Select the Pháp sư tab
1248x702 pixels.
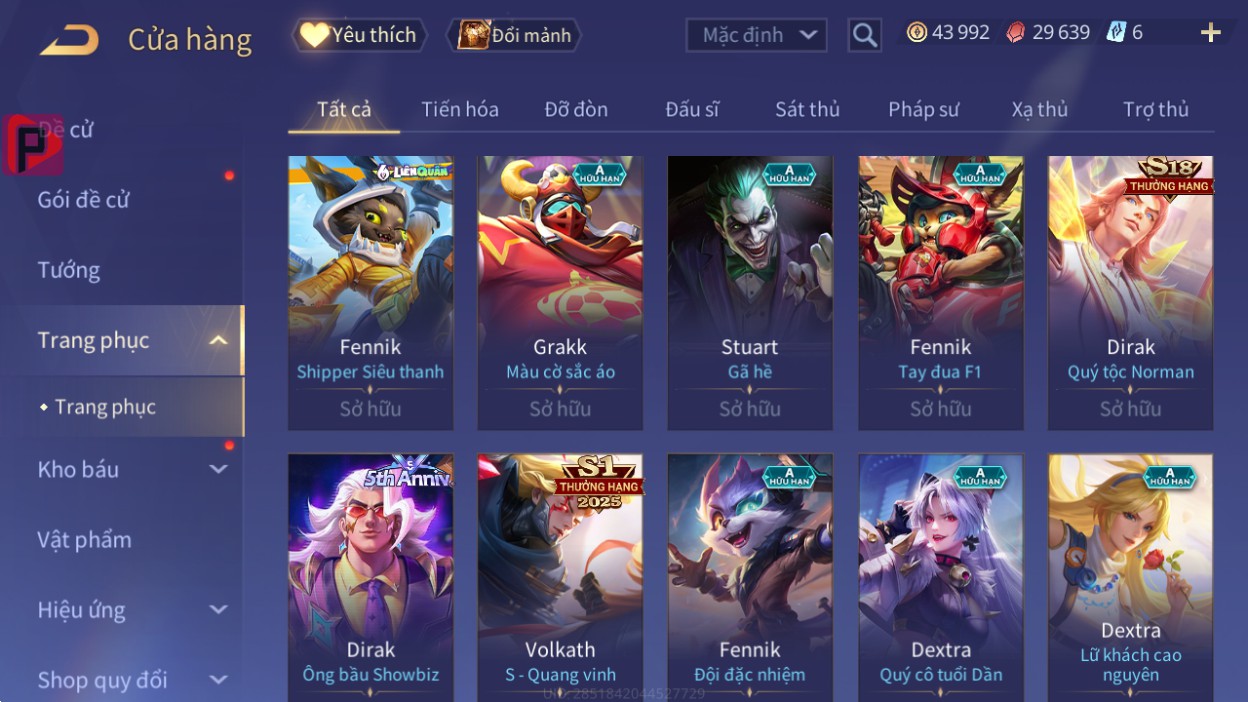tap(923, 109)
